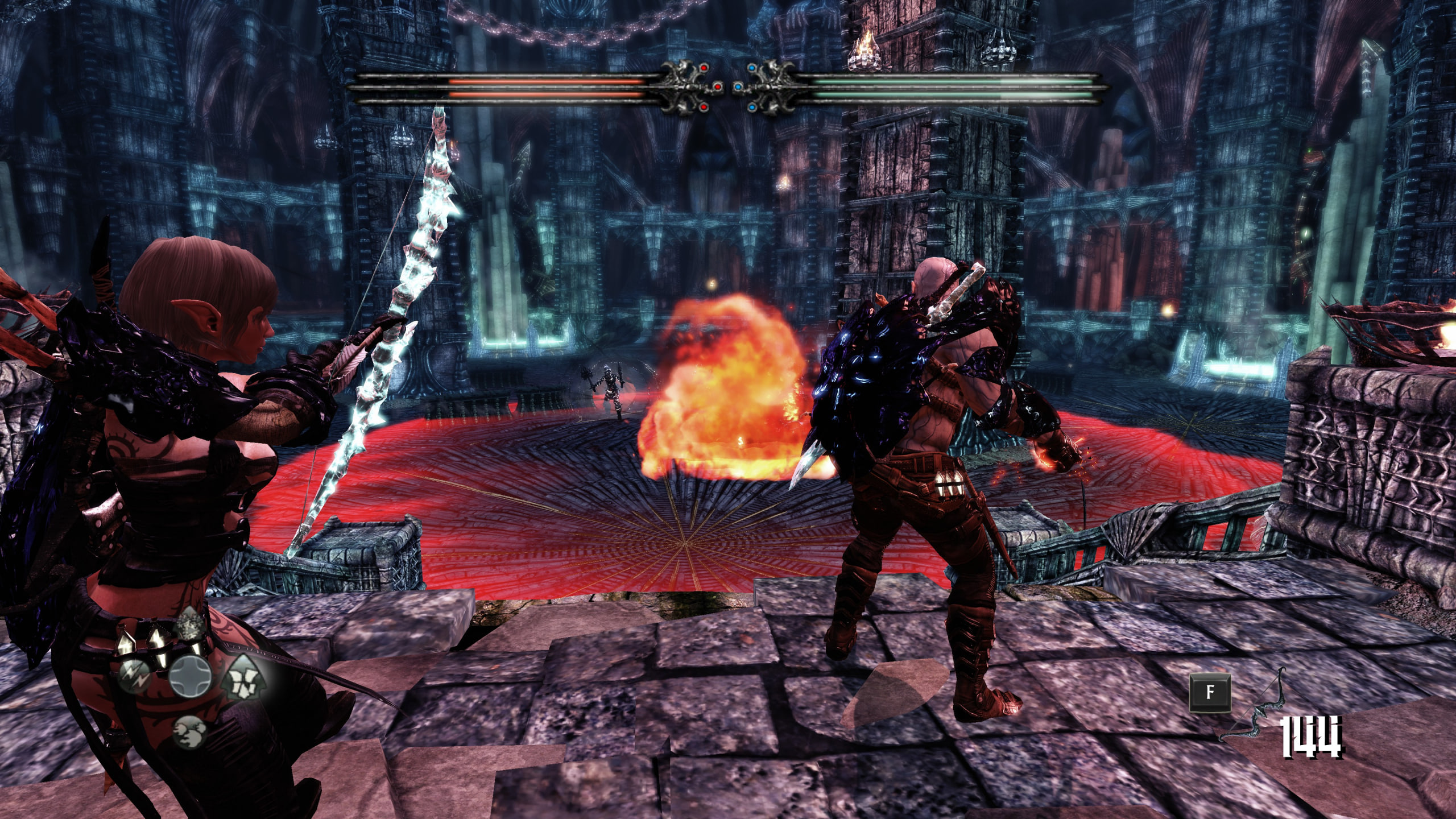Activate the twin lightning bolts ability

pyautogui.click(x=136, y=677)
